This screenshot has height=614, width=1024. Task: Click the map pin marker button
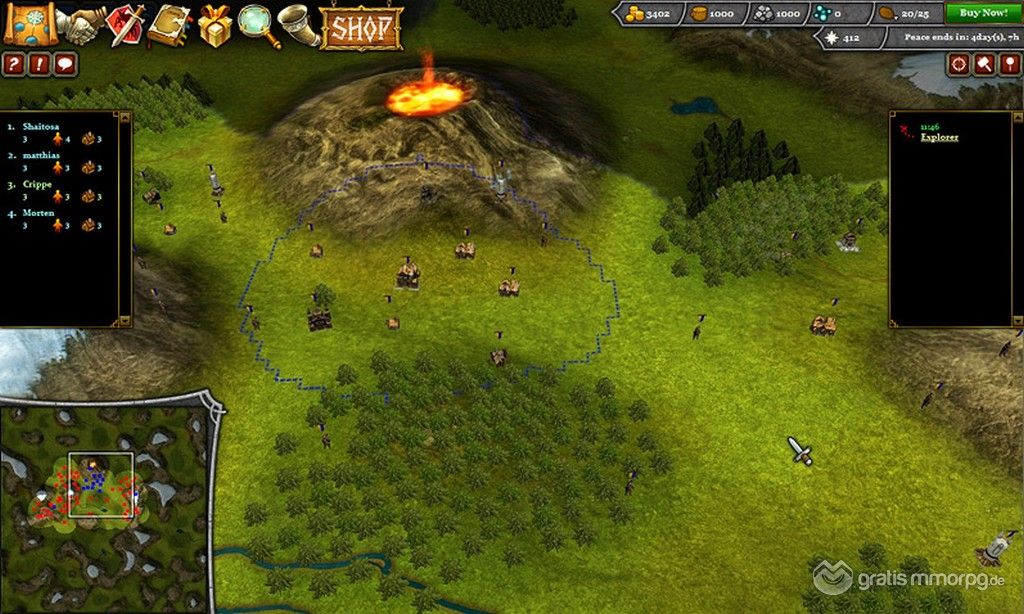1009,64
